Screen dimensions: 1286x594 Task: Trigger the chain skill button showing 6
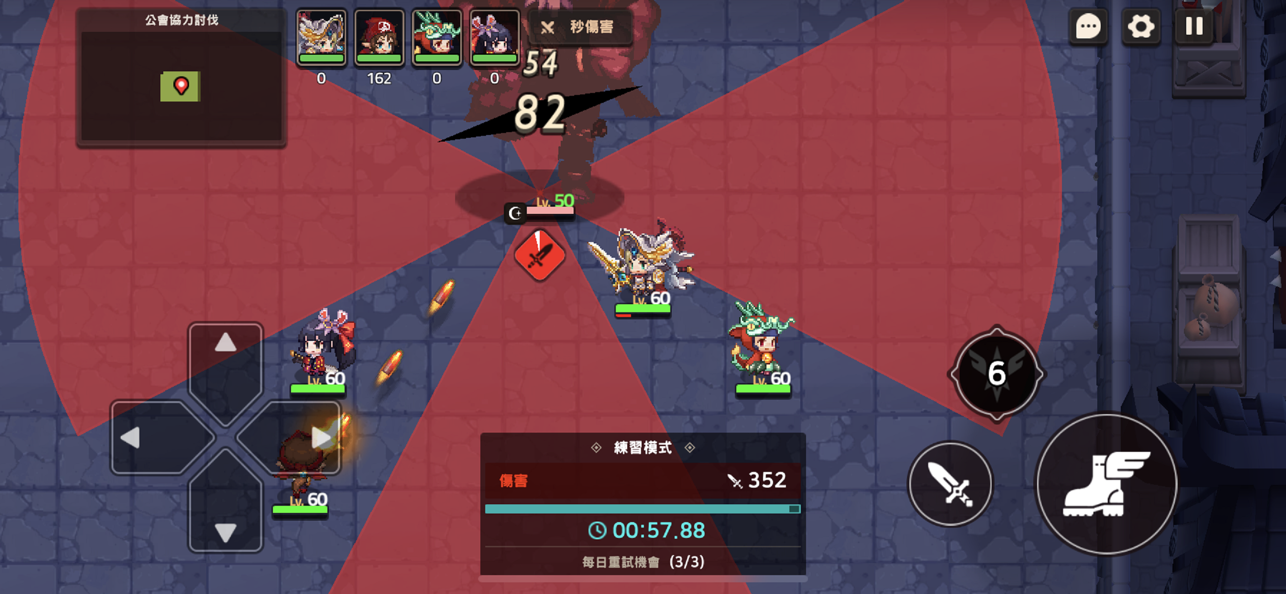click(996, 373)
